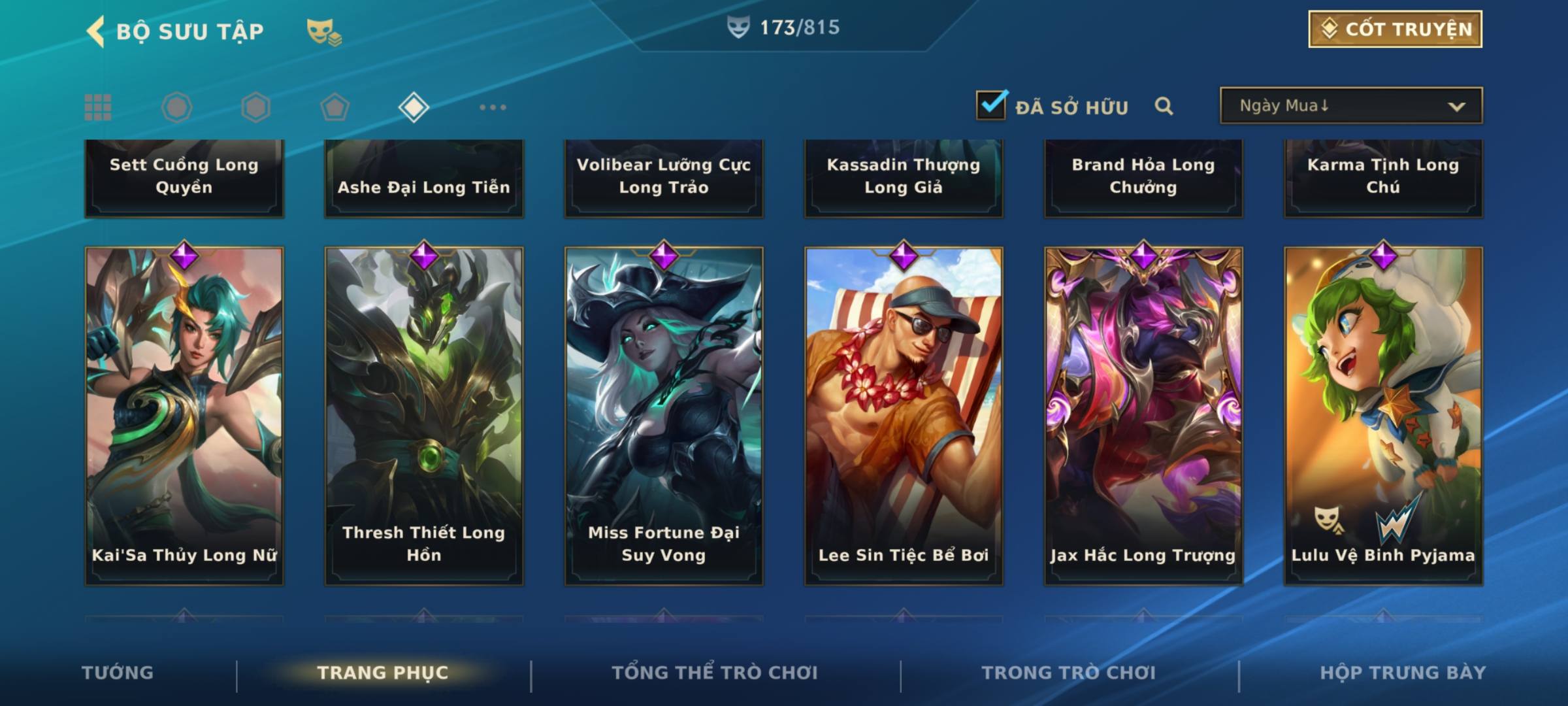1568x706 pixels.
Task: Toggle the Đã Sở Hữu checkbox
Action: [991, 105]
